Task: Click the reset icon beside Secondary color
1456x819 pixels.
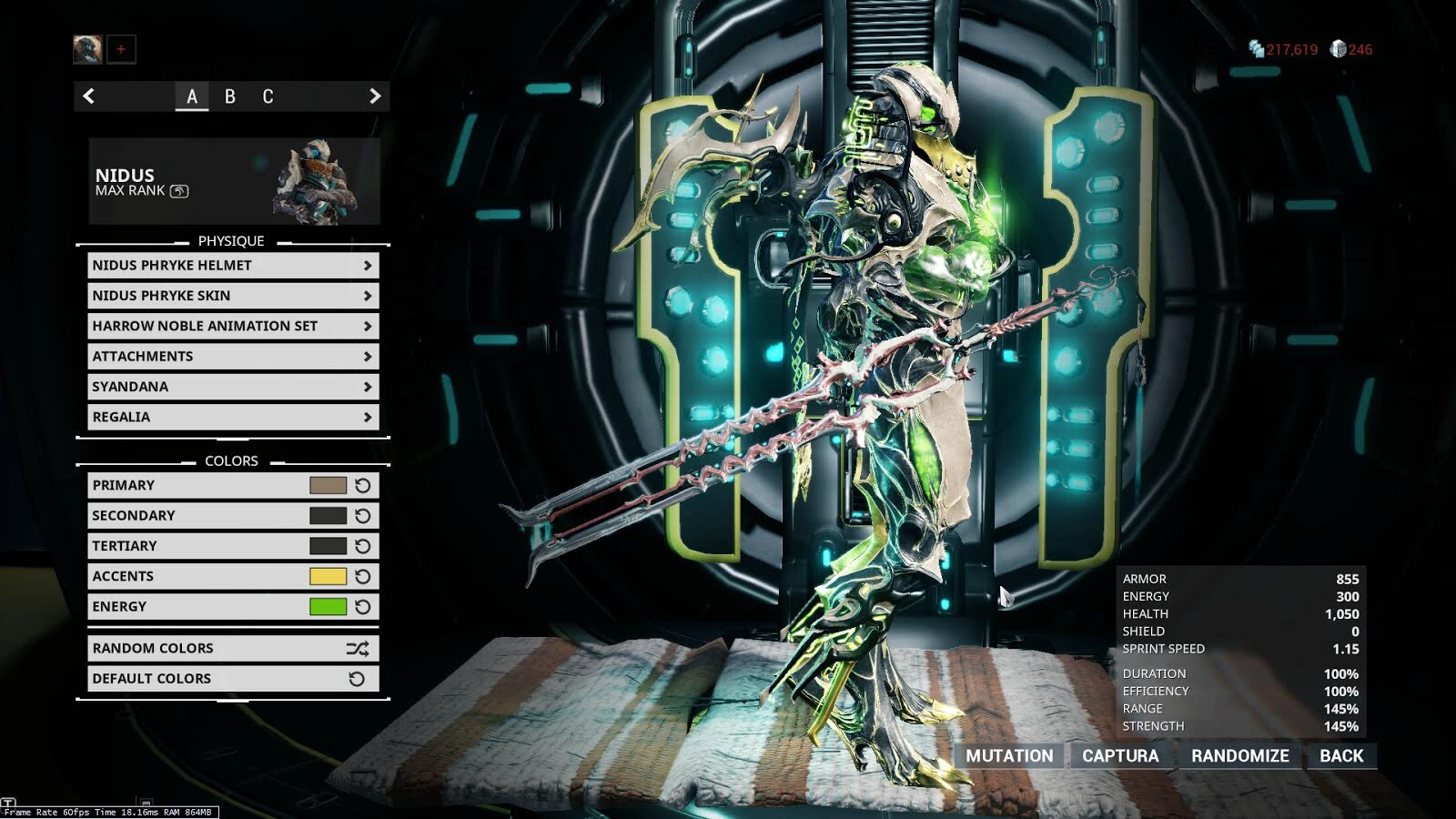Action: (x=362, y=515)
